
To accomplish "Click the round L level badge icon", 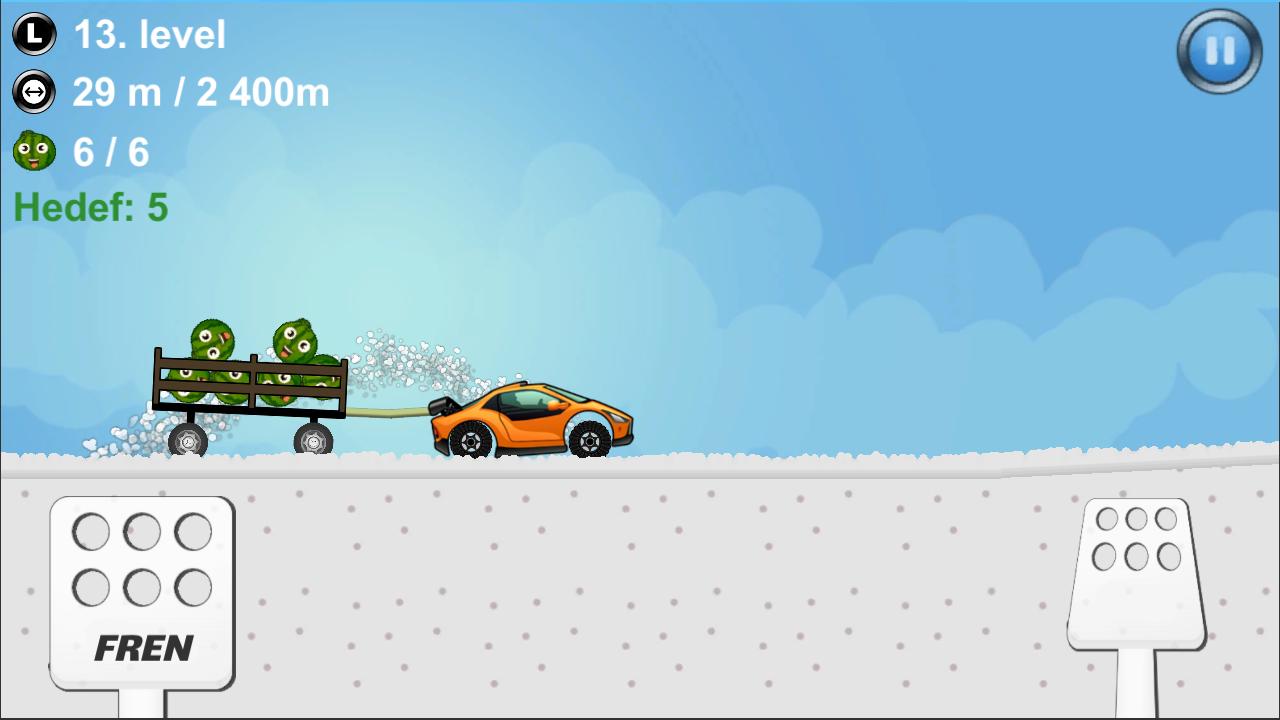I will (33, 33).
